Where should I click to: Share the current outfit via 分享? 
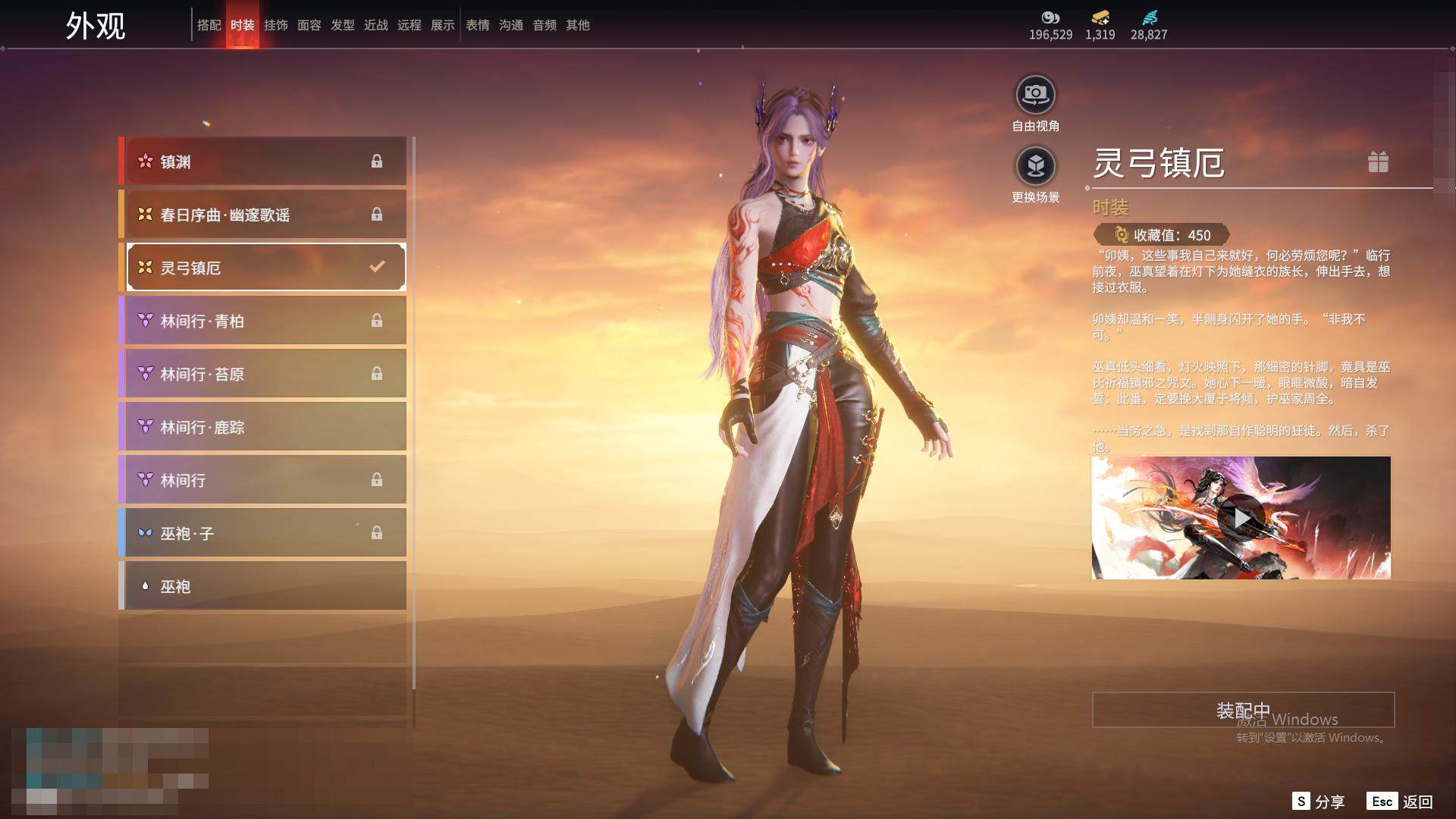click(1319, 802)
